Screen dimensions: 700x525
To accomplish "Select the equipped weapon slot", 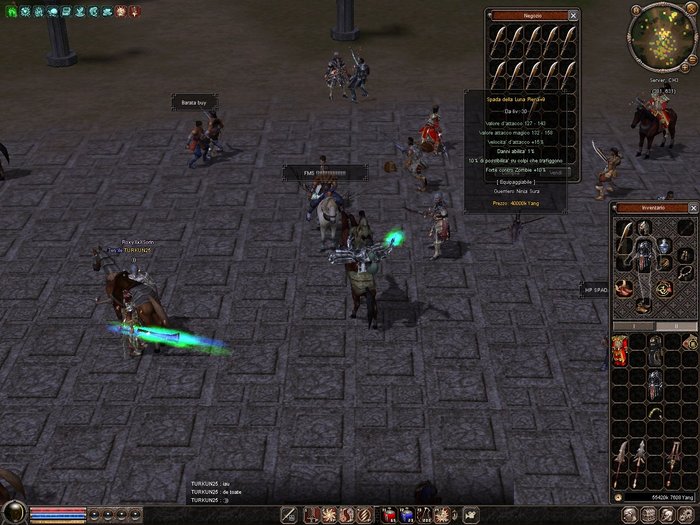I will click(626, 239).
